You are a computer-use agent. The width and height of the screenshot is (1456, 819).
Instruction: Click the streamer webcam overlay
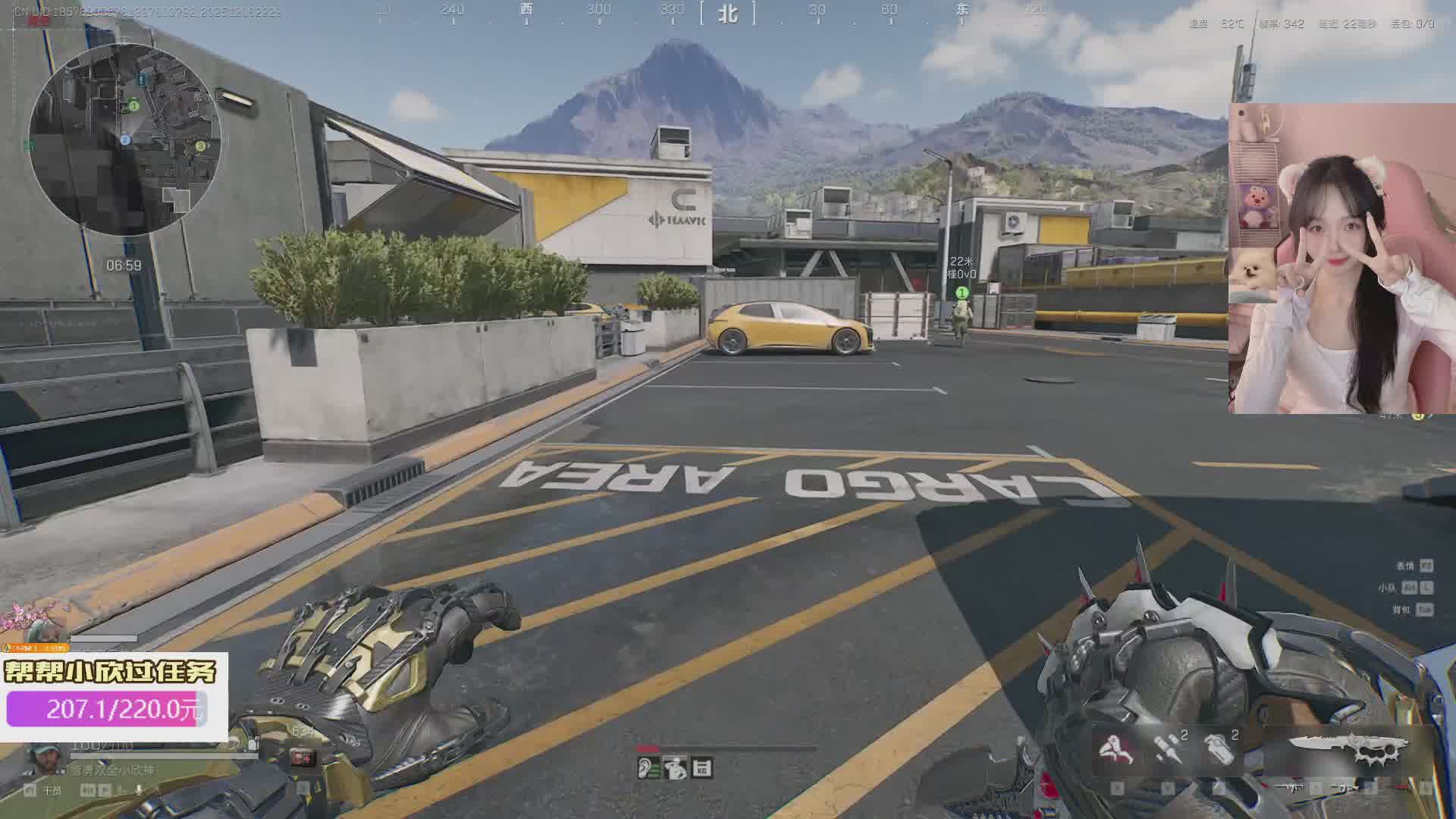coord(1341,259)
